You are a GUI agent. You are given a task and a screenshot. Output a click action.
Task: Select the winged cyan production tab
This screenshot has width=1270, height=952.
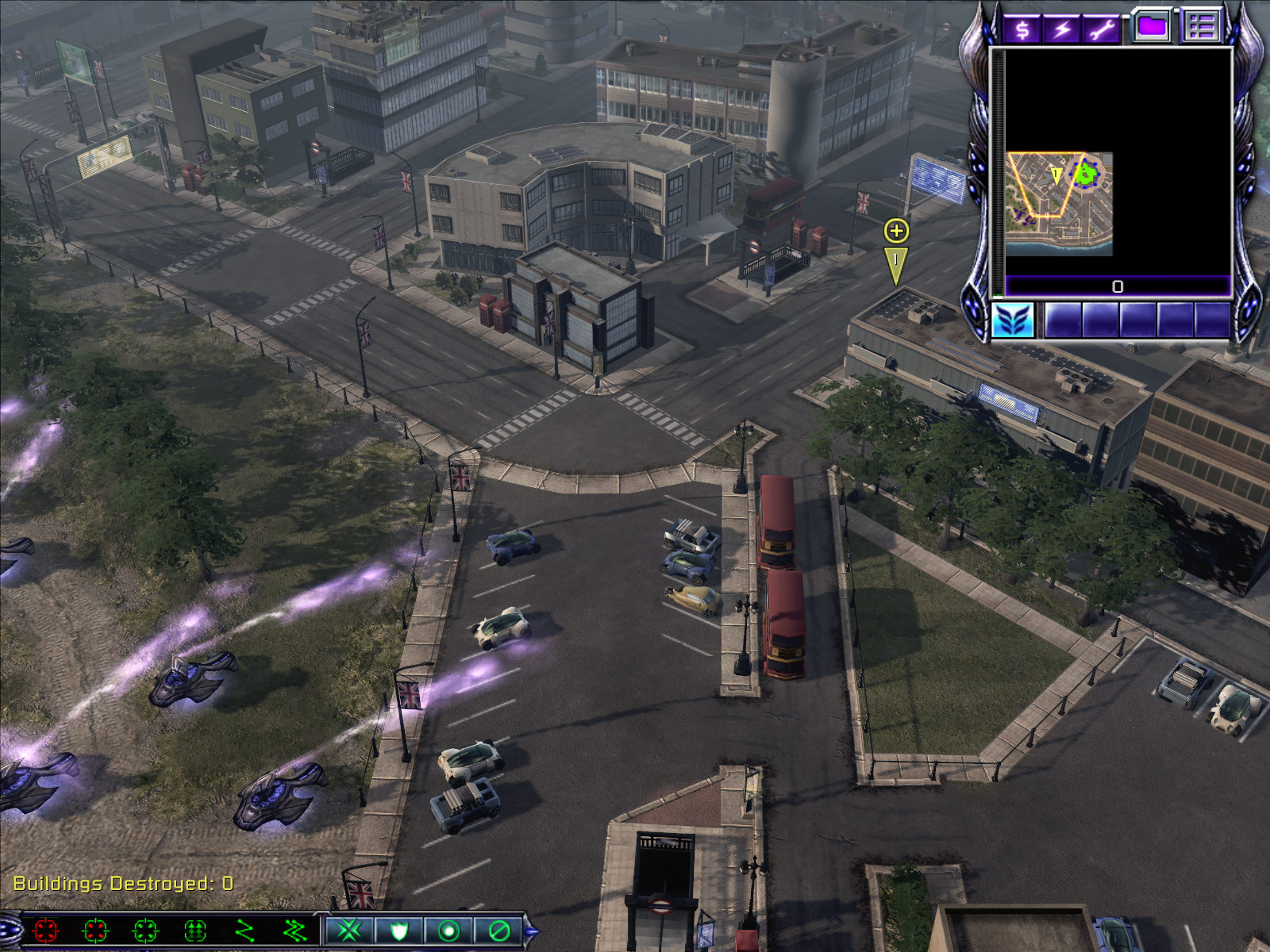click(x=1014, y=321)
